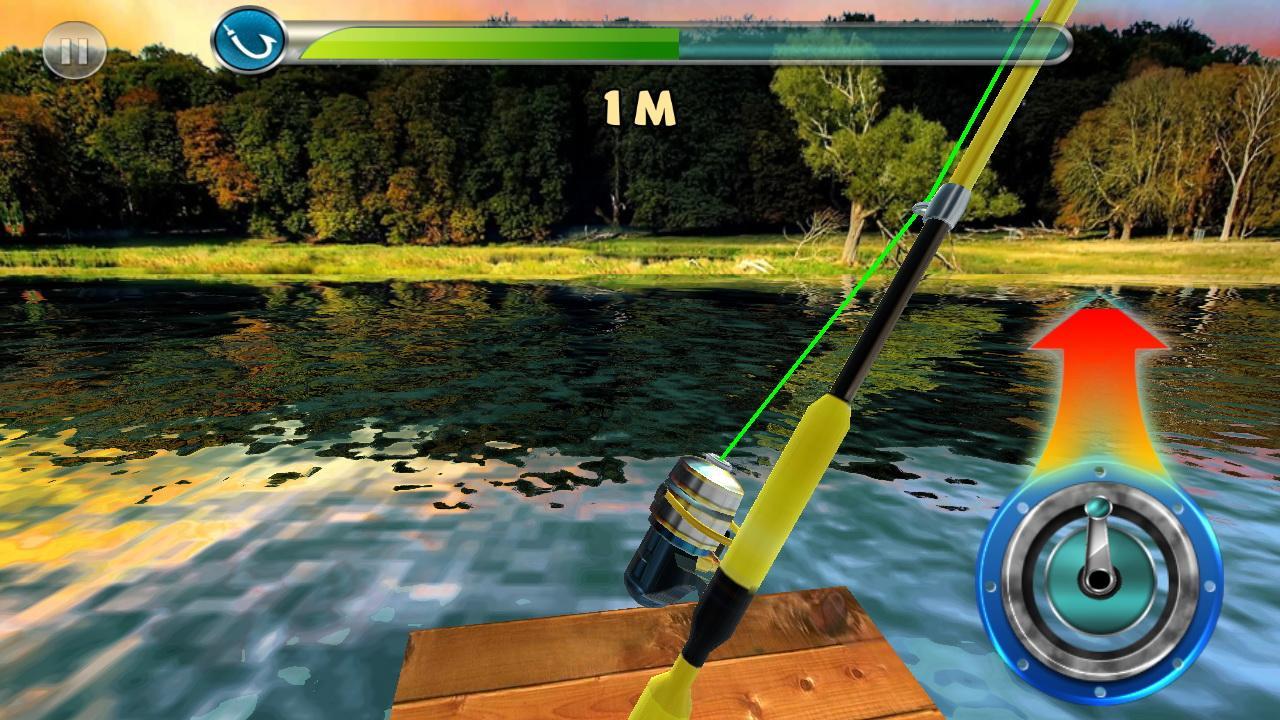This screenshot has width=1280, height=720.
Task: Tap the center hub of the reel dial
Action: [1096, 580]
